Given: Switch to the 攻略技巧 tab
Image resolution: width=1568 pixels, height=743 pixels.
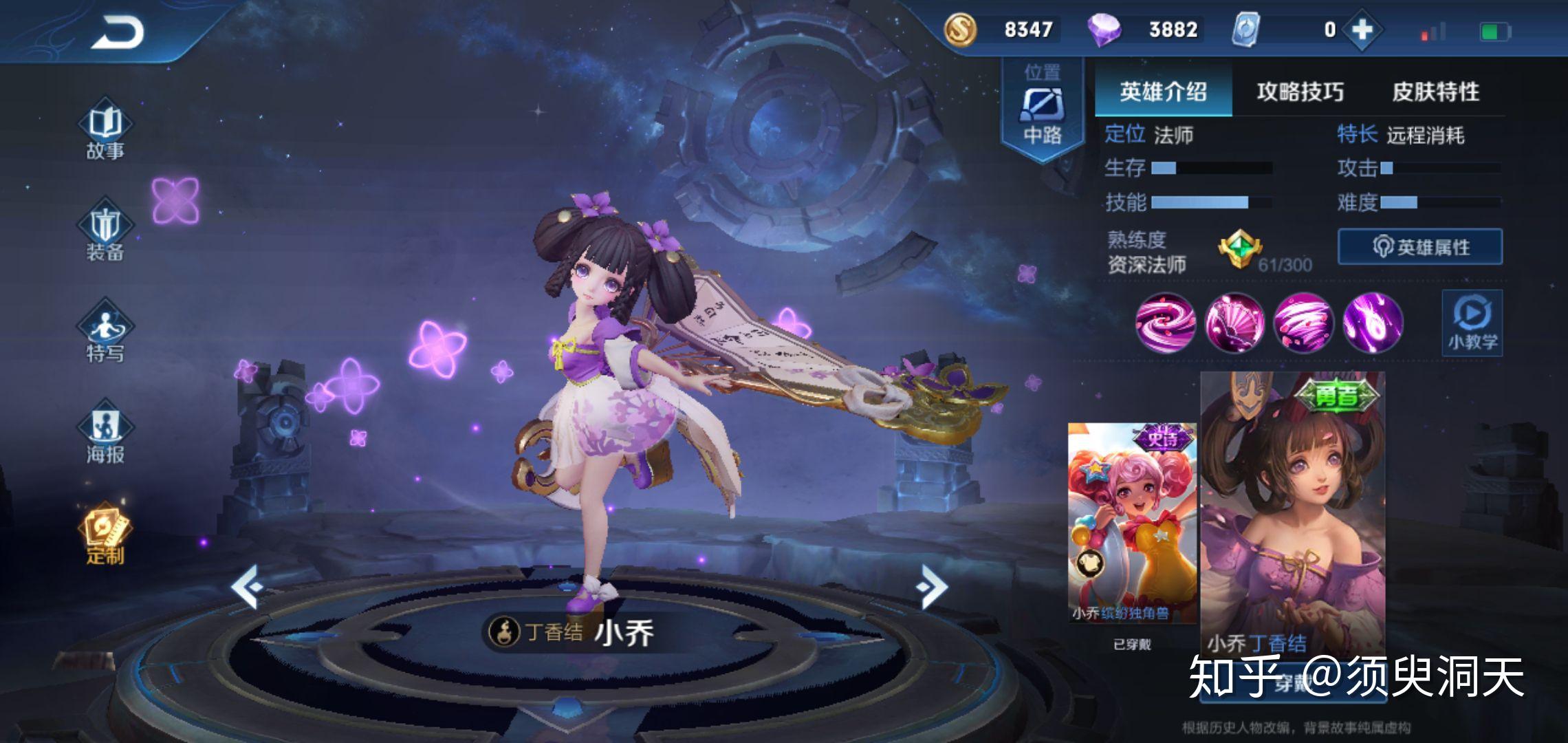Looking at the screenshot, I should [1300, 91].
